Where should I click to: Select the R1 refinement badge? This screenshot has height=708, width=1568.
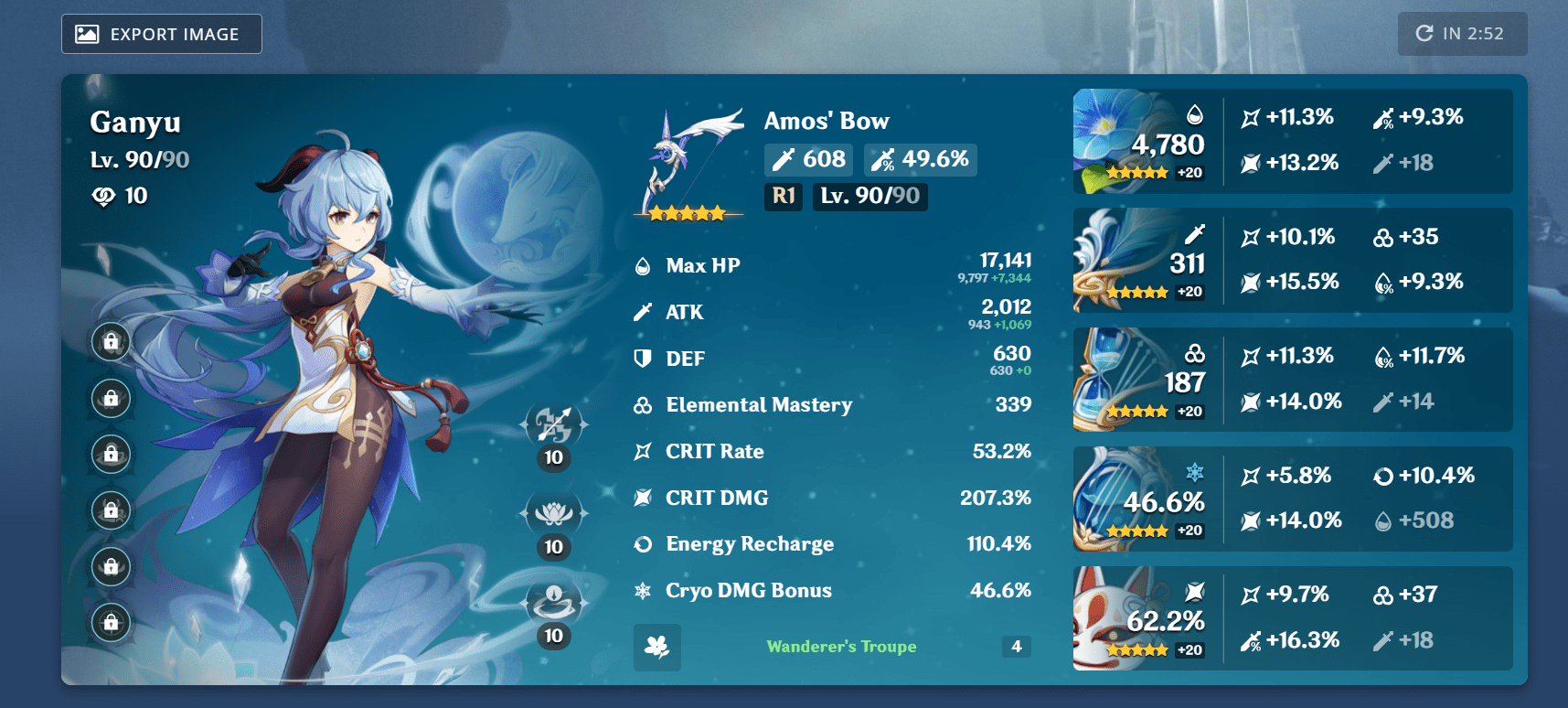pos(783,196)
